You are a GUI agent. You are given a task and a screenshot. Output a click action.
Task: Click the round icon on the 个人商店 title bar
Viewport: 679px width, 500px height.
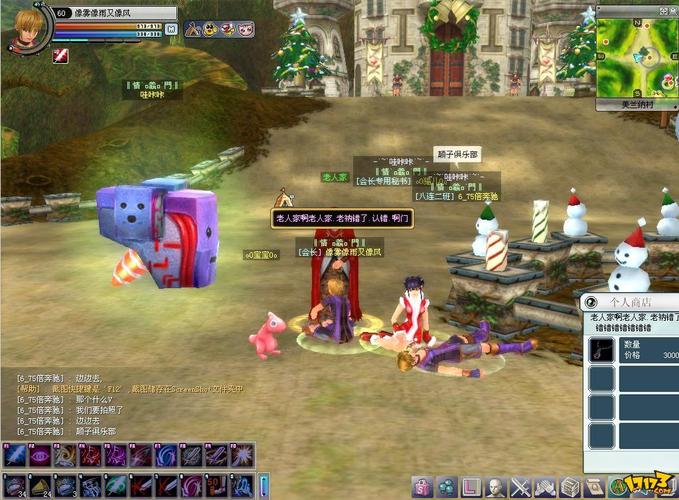(592, 301)
